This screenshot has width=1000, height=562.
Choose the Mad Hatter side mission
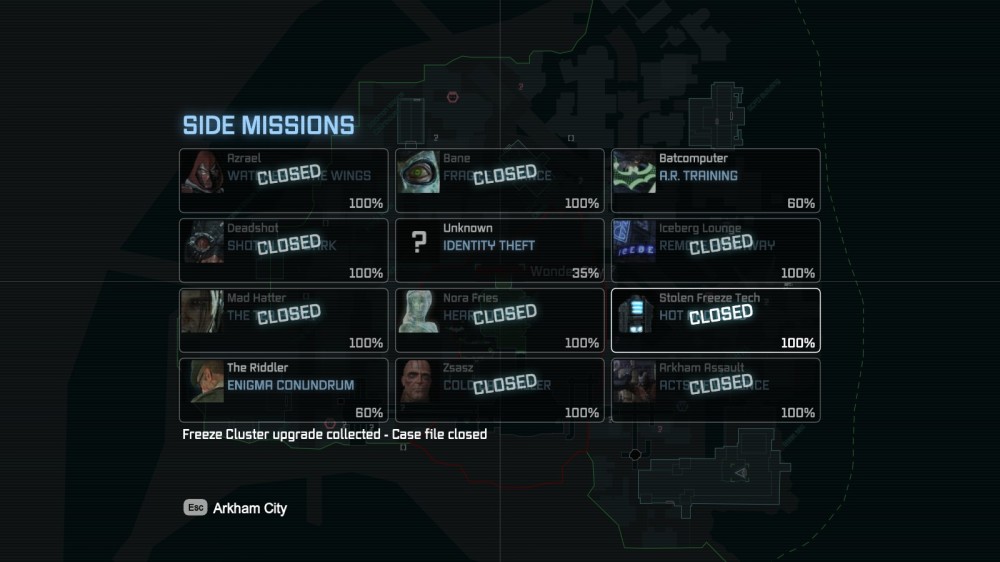(284, 320)
